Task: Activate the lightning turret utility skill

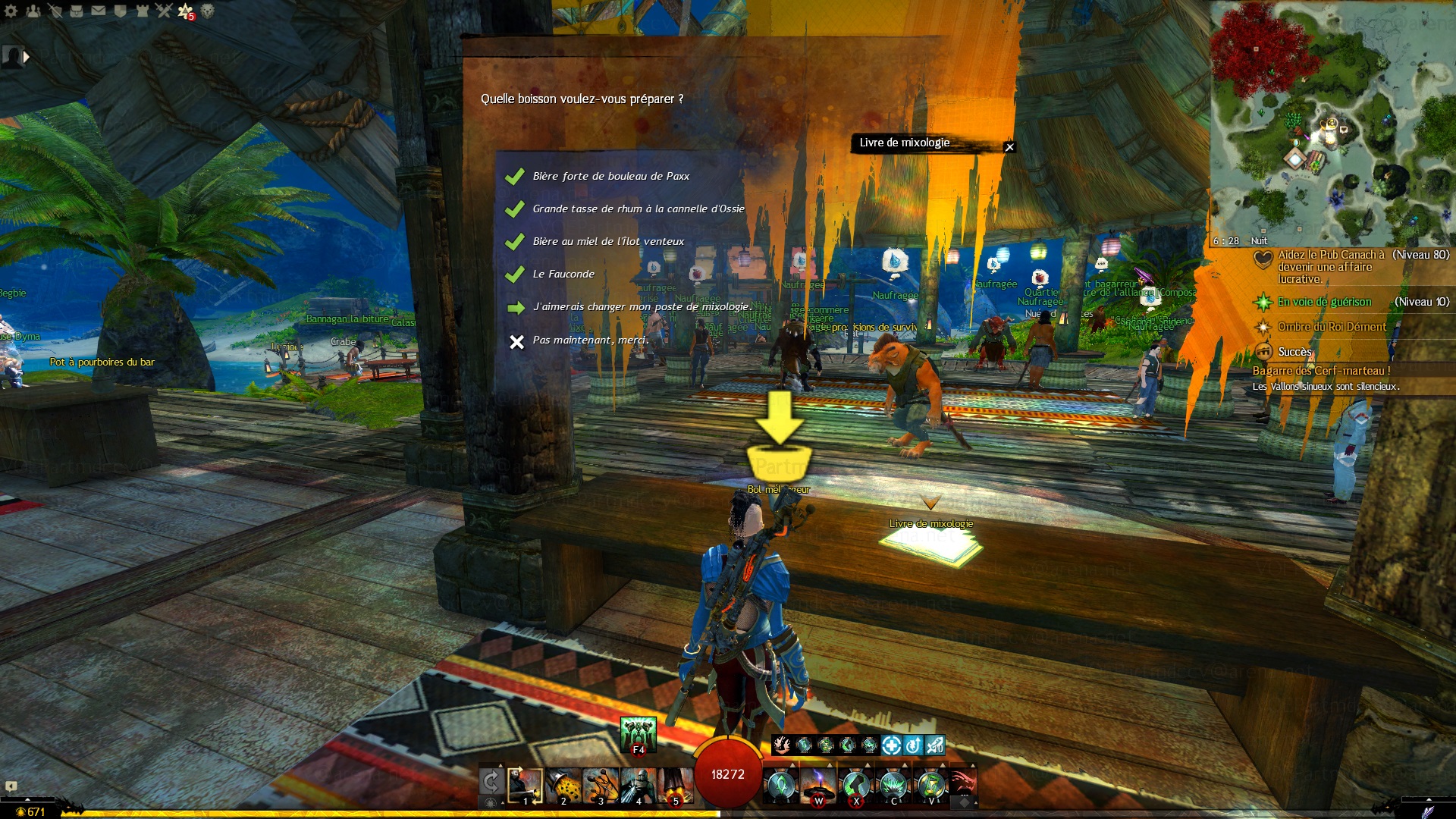Action: pos(818,786)
